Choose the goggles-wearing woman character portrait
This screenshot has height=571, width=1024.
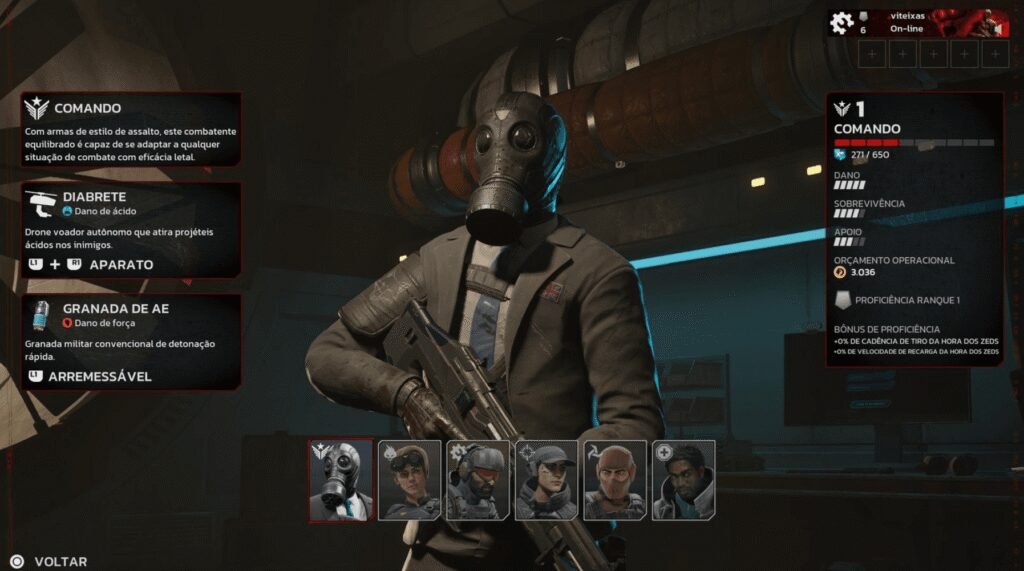[x=409, y=480]
